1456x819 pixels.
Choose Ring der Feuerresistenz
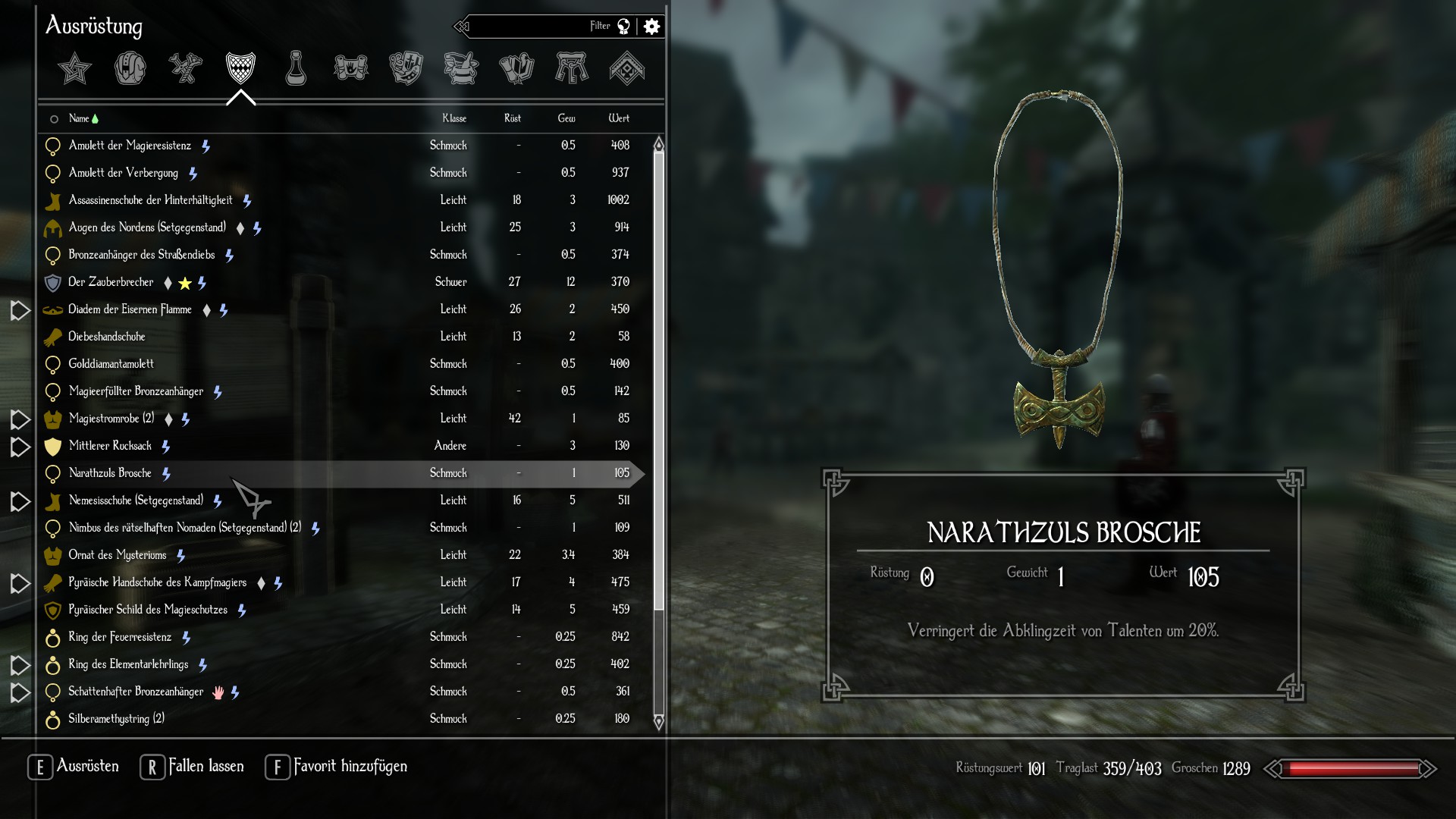120,637
